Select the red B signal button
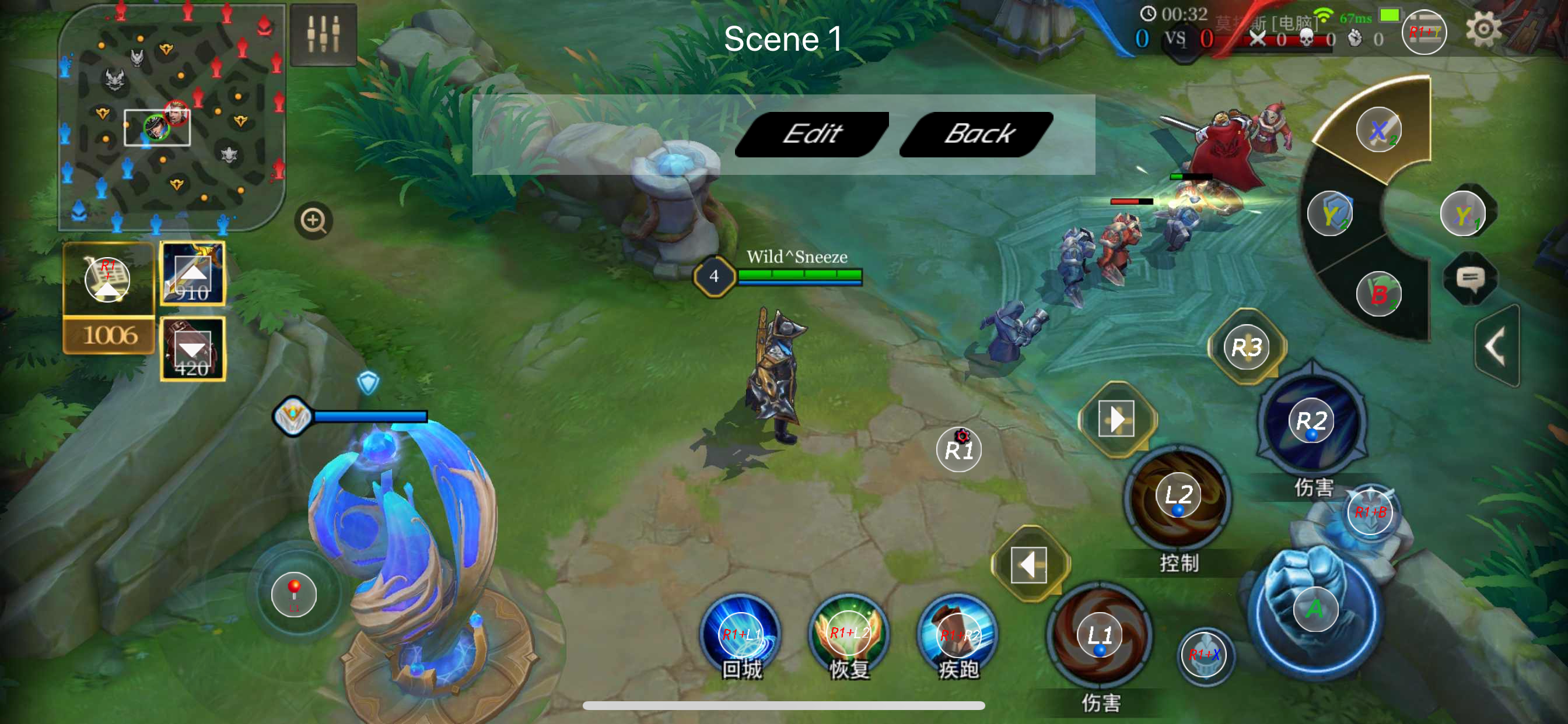Viewport: 1568px width, 724px height. coord(1378,294)
